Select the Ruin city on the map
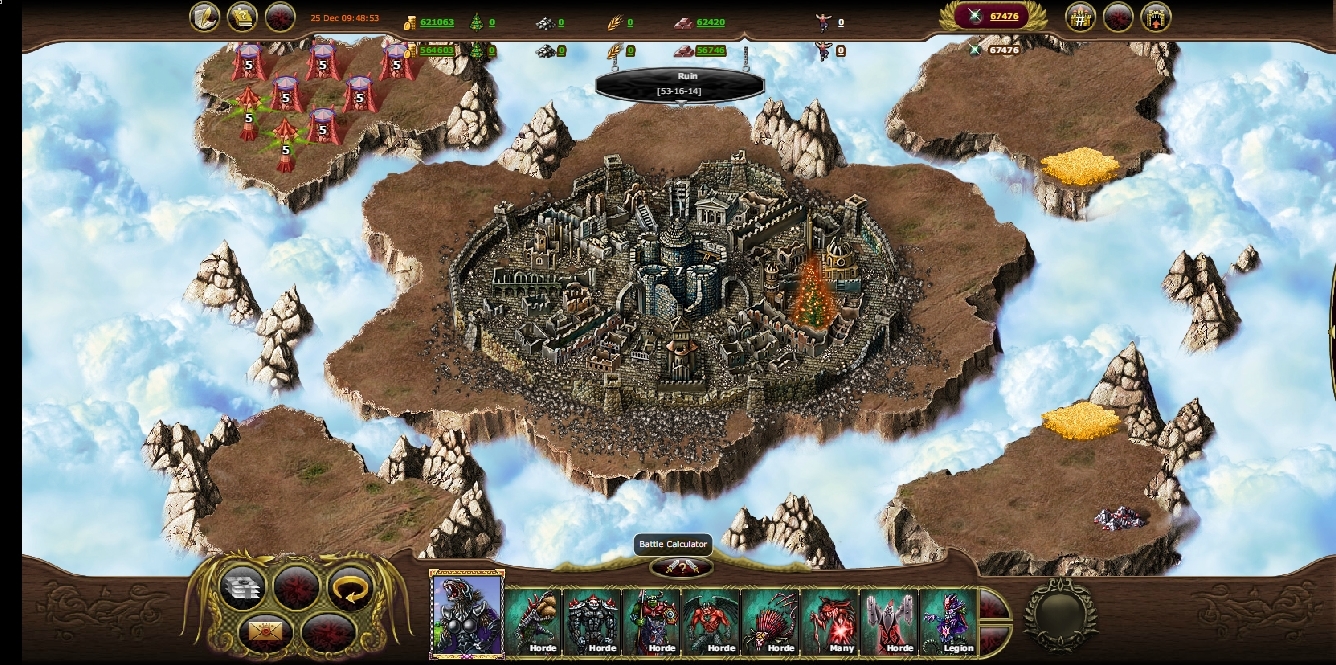This screenshot has width=1336, height=665. click(x=670, y=280)
